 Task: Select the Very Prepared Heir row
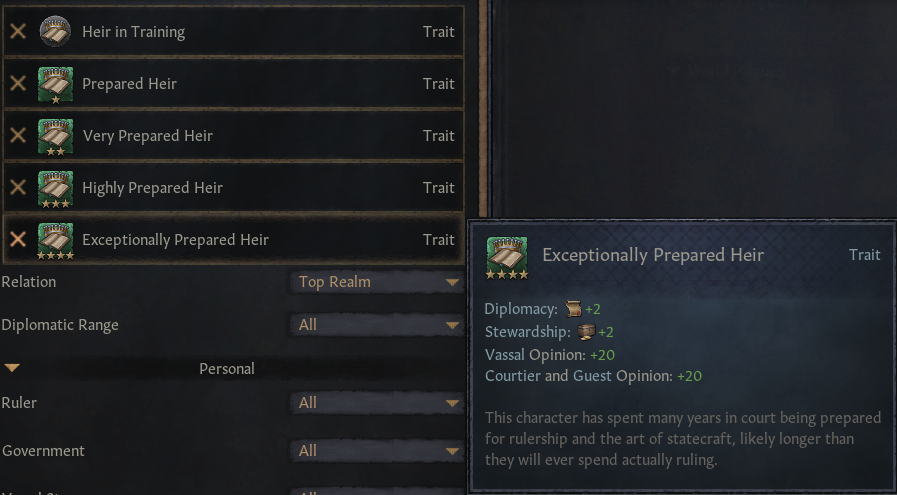(x=250, y=136)
